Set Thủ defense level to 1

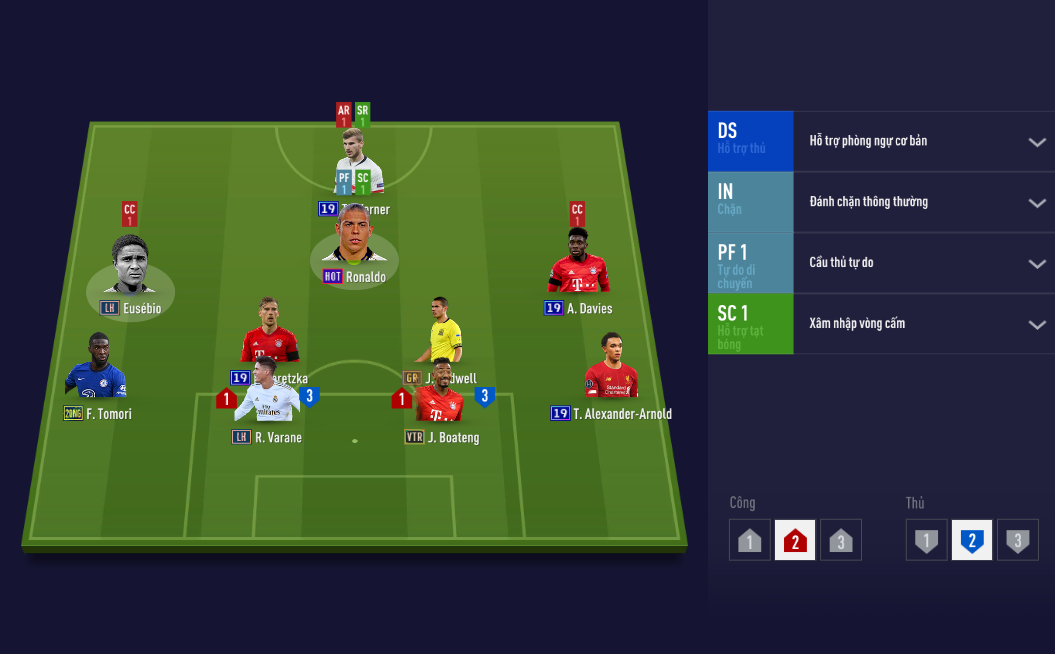(927, 541)
